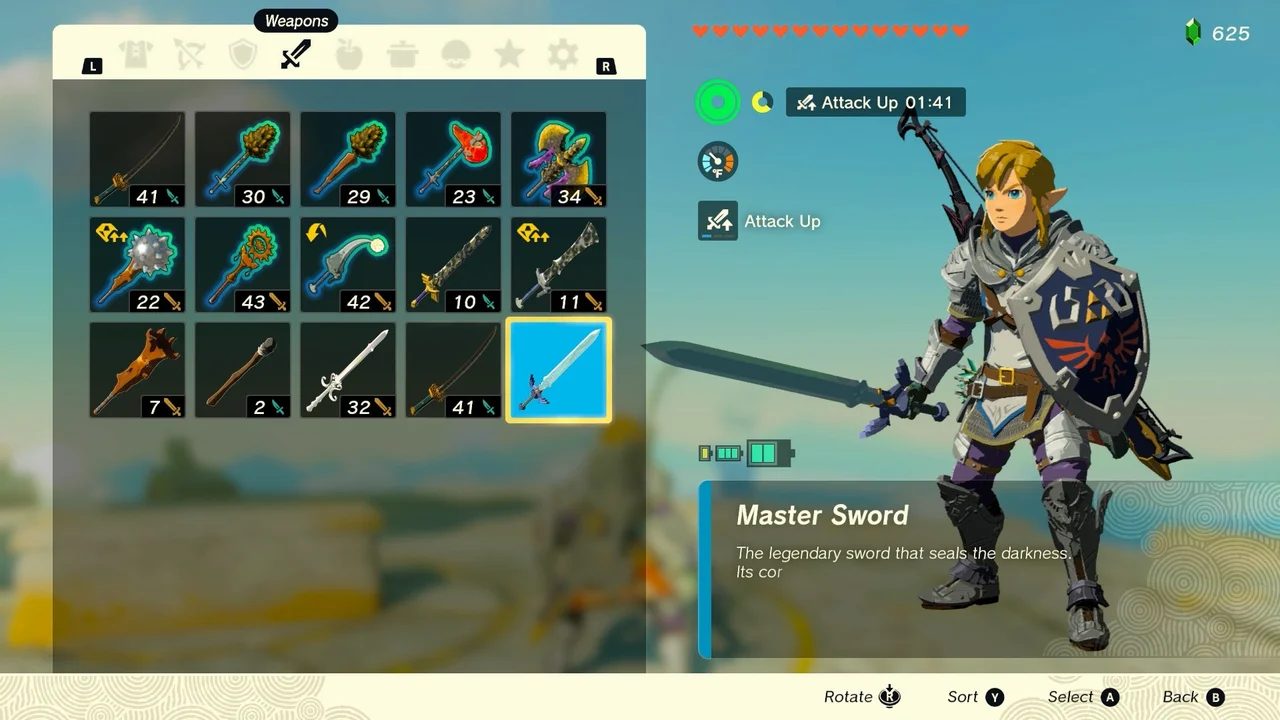Open the Shields category icon
Viewport: 1280px width, 720px height.
[x=242, y=54]
